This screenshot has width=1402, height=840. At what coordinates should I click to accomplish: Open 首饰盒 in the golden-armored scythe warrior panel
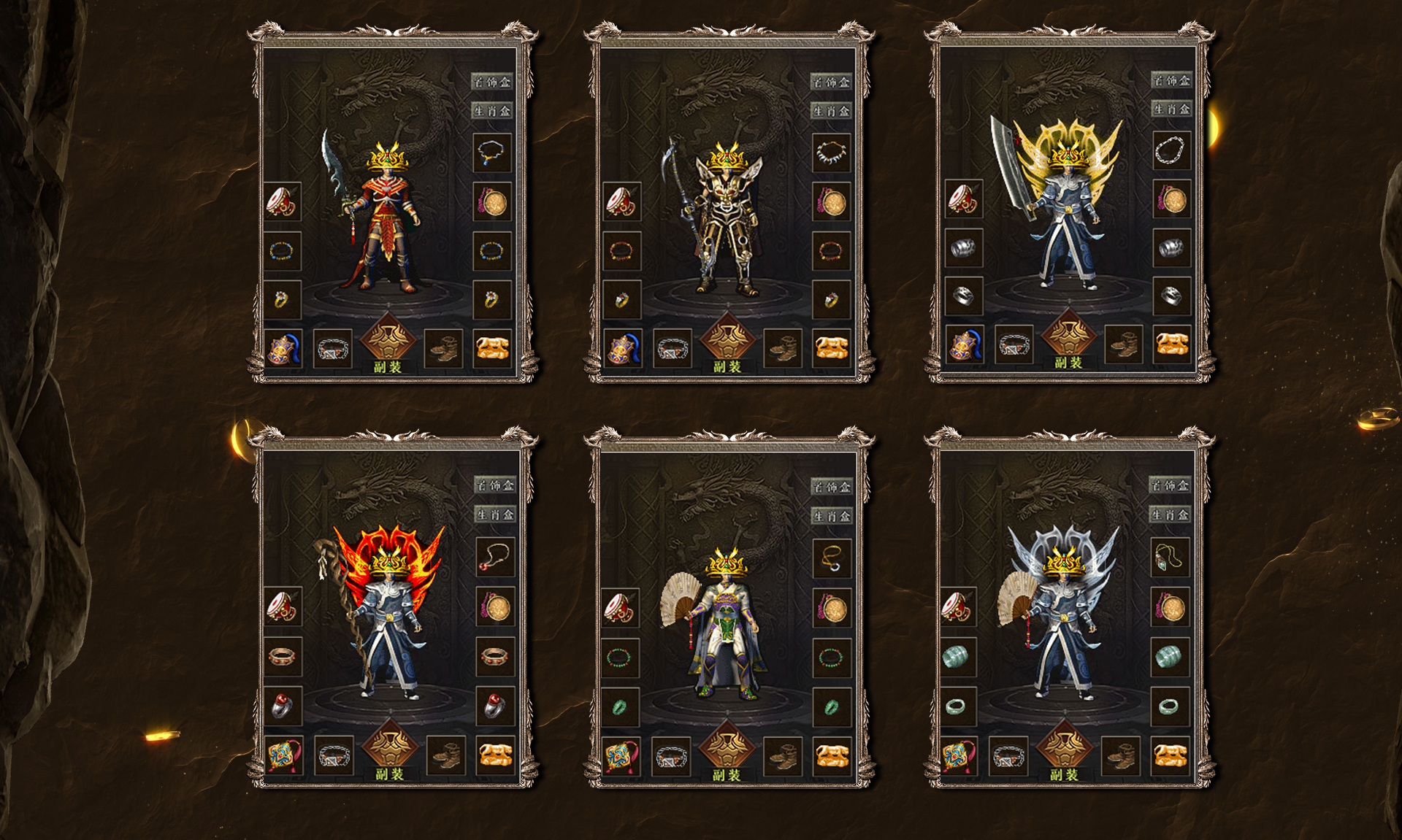pos(831,82)
